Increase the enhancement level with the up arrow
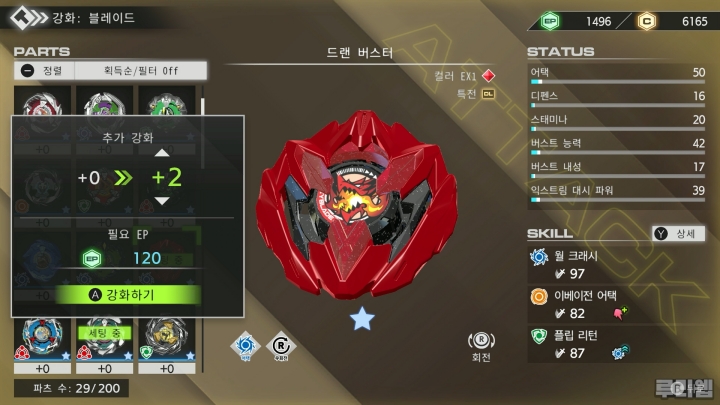This screenshot has height=405, width=720. 161,153
